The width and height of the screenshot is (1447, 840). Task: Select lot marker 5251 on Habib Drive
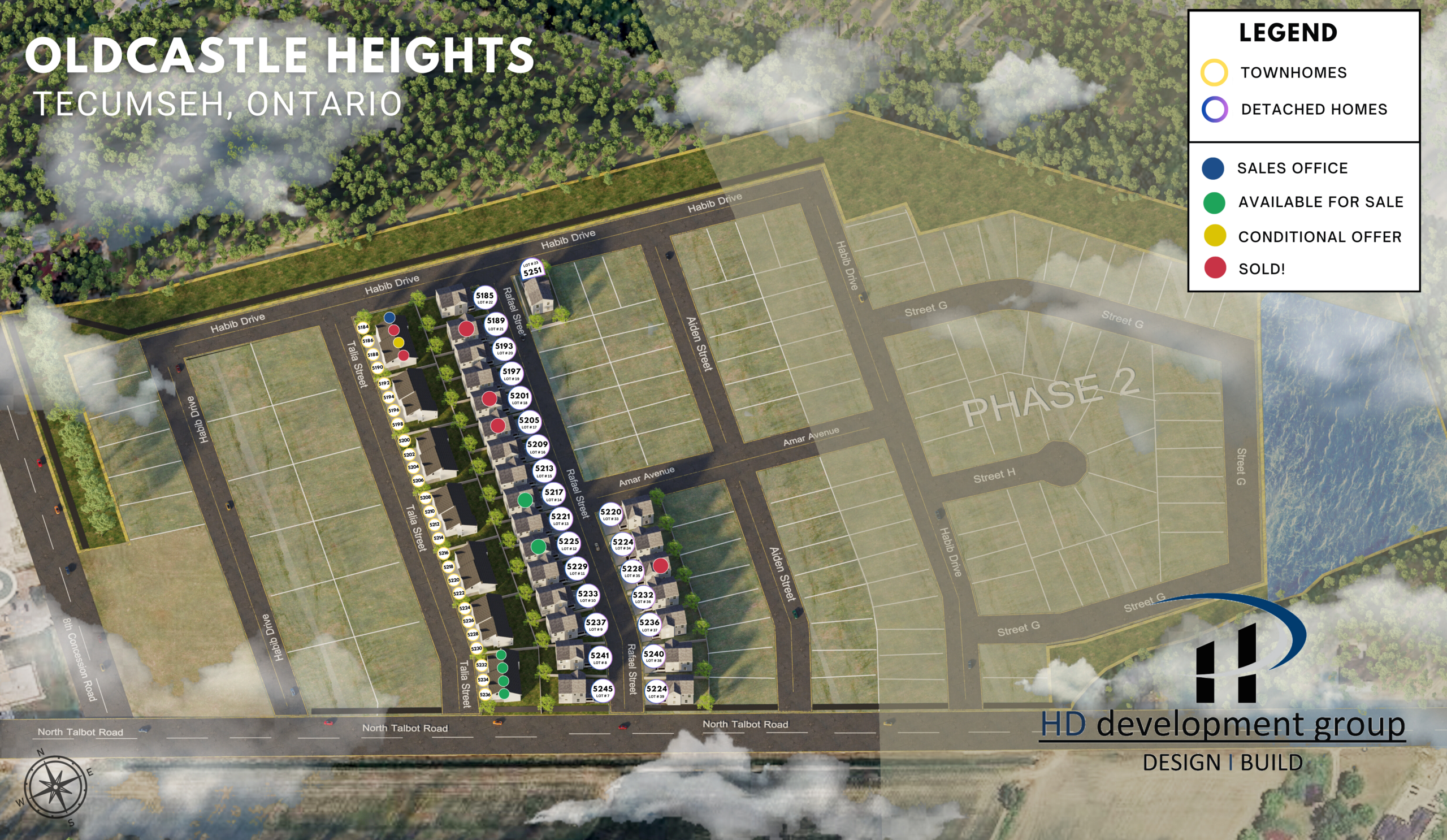pyautogui.click(x=532, y=270)
